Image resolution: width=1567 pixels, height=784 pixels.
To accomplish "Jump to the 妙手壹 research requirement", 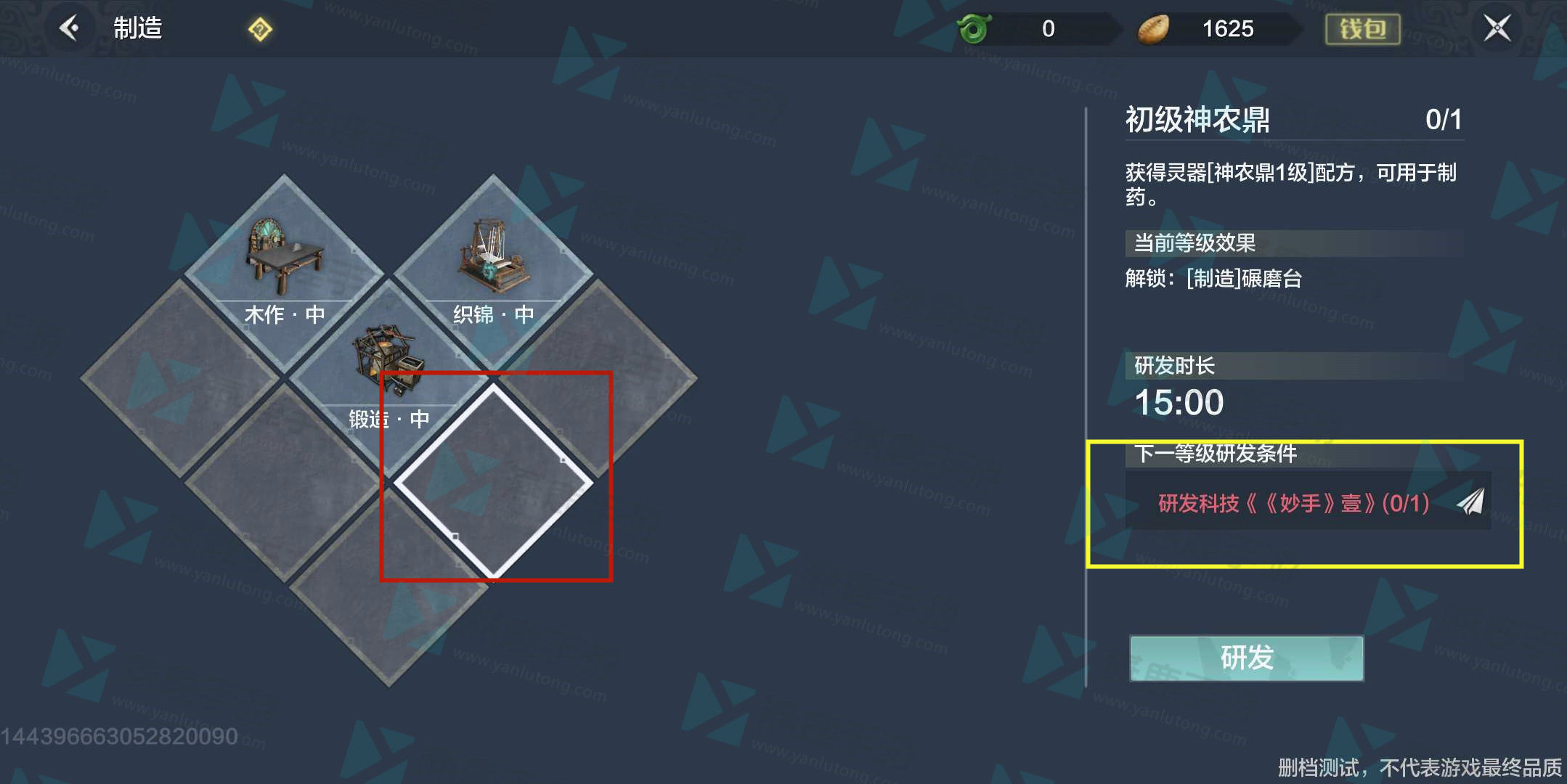I will [x=1293, y=502].
